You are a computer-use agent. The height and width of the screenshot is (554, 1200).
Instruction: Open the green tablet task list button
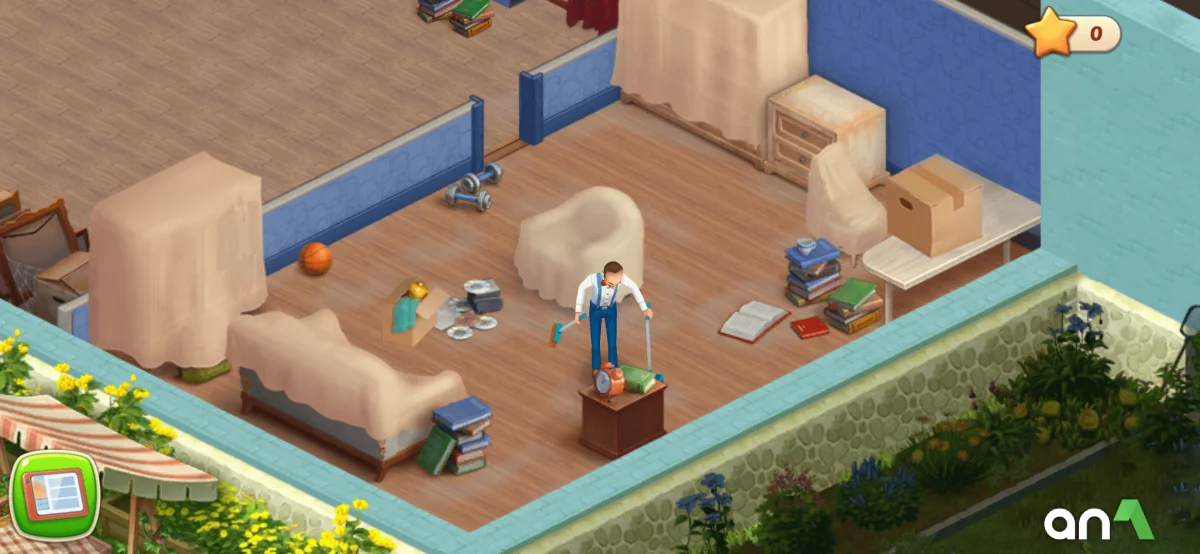coord(52,496)
